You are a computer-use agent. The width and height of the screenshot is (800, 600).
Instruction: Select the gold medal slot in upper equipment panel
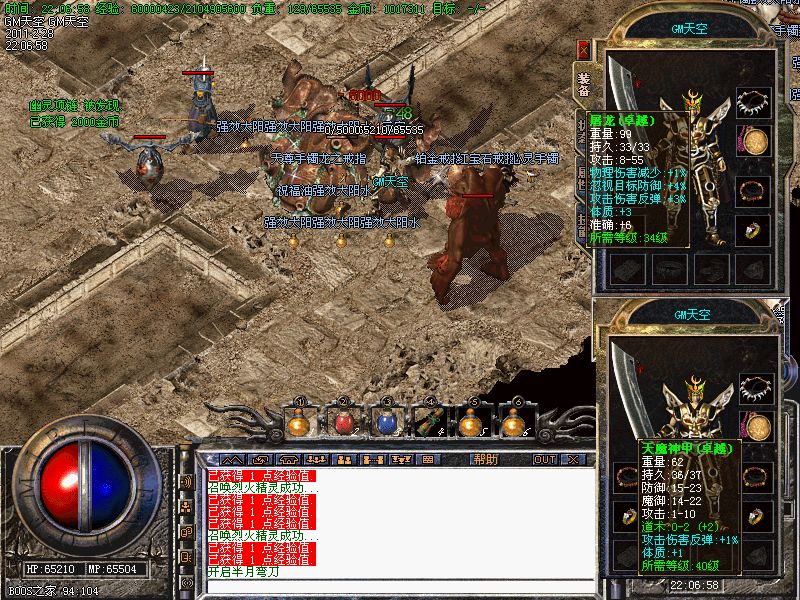754,142
